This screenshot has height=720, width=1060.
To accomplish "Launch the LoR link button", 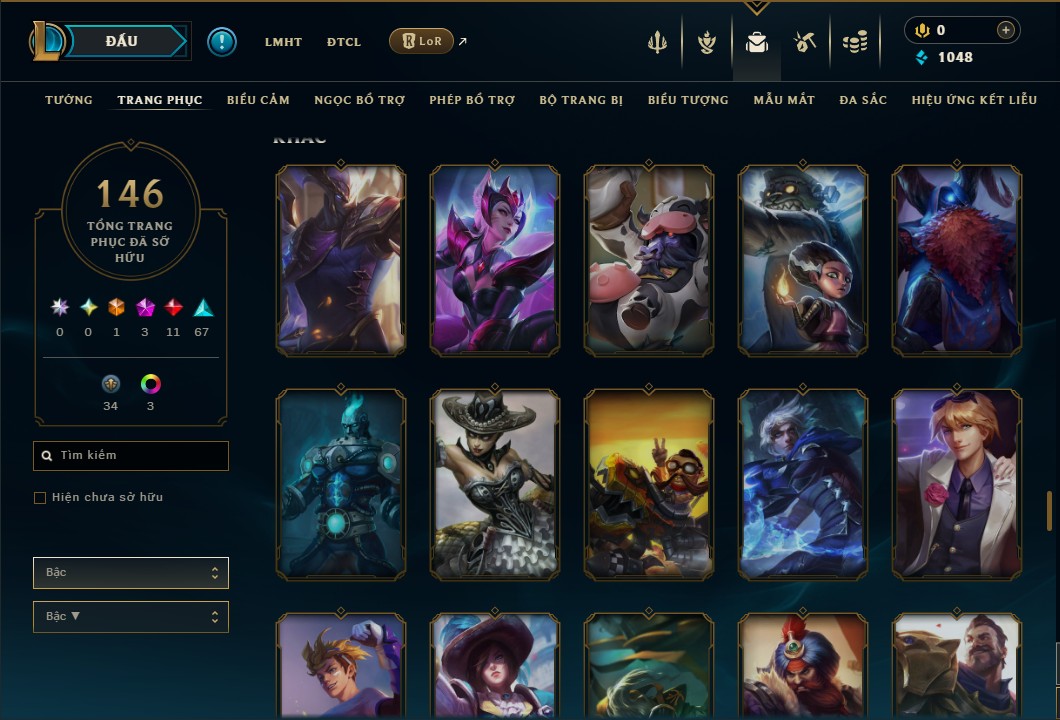I will tap(421, 41).
